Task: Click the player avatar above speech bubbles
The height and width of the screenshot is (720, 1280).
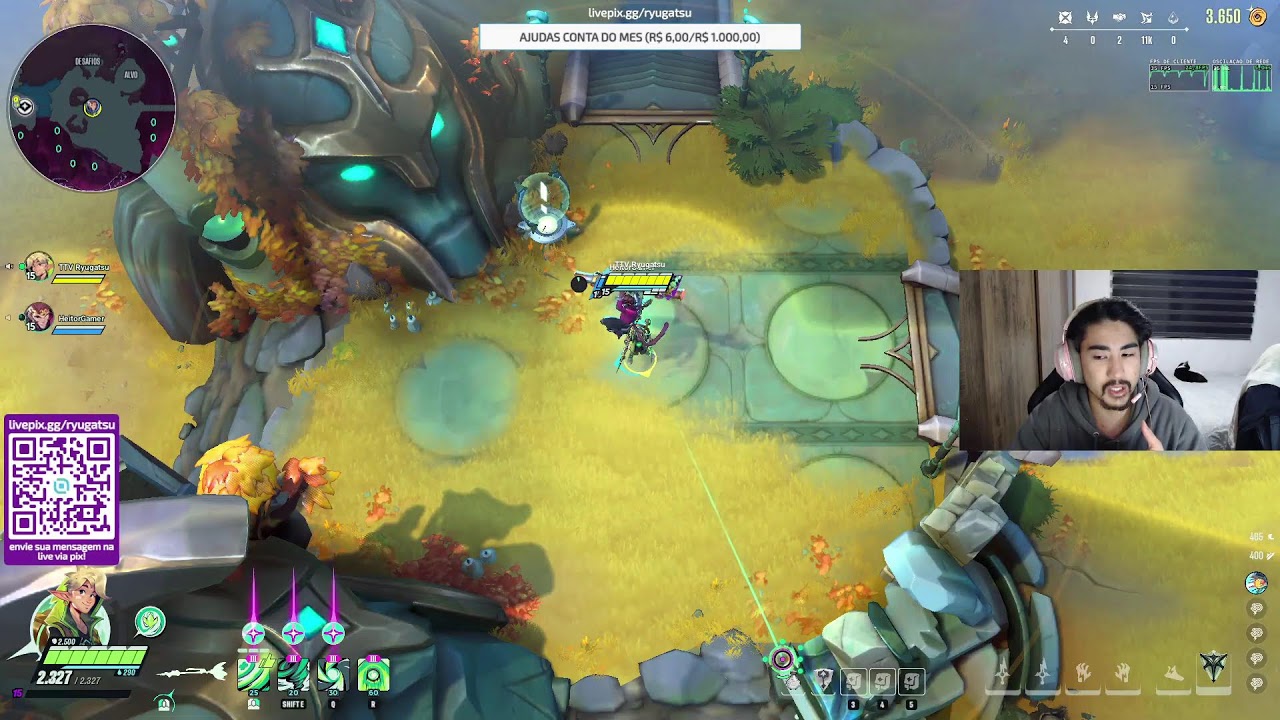Action: [x=1256, y=583]
